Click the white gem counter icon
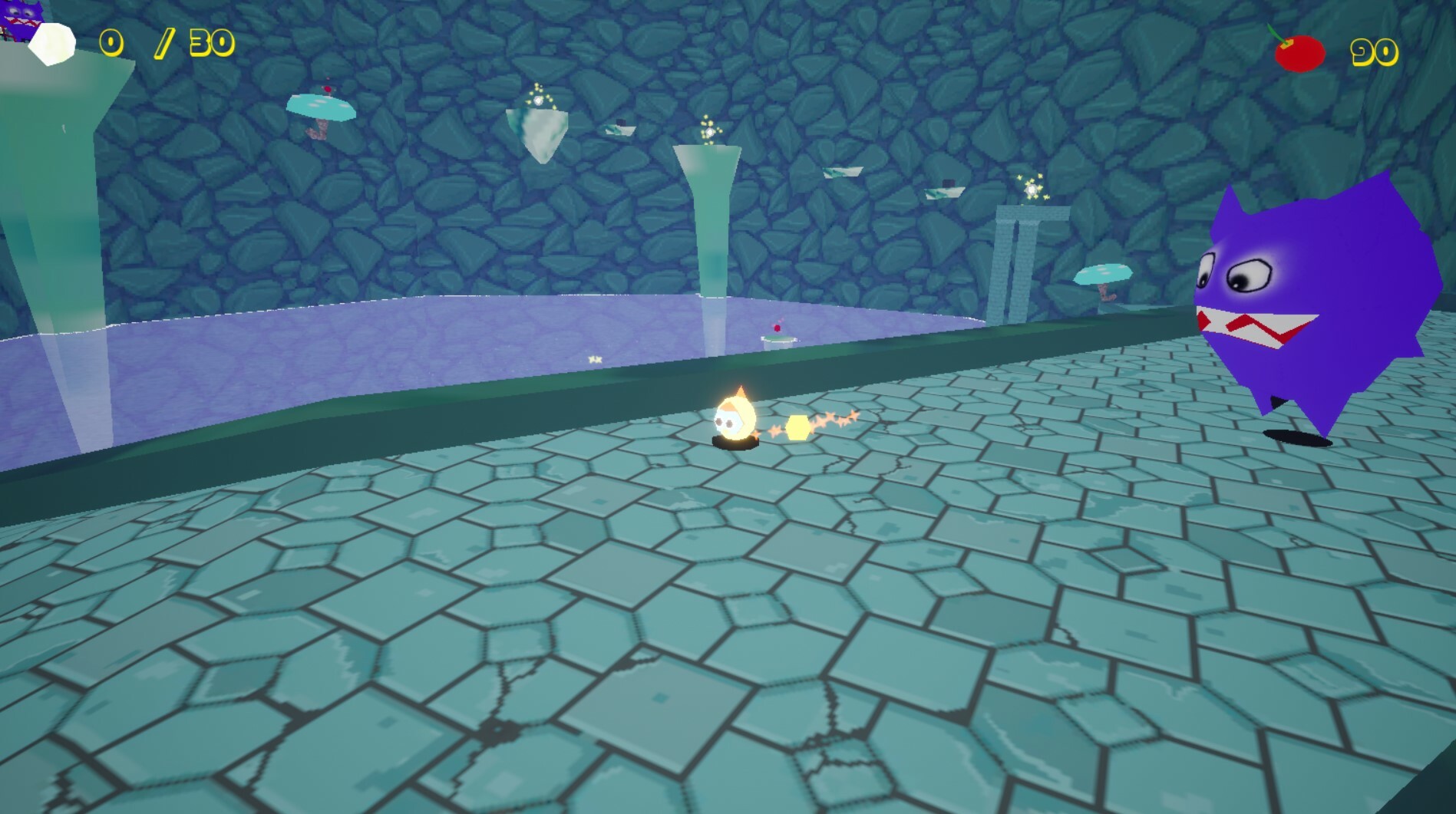This screenshot has width=1456, height=814. click(51, 46)
